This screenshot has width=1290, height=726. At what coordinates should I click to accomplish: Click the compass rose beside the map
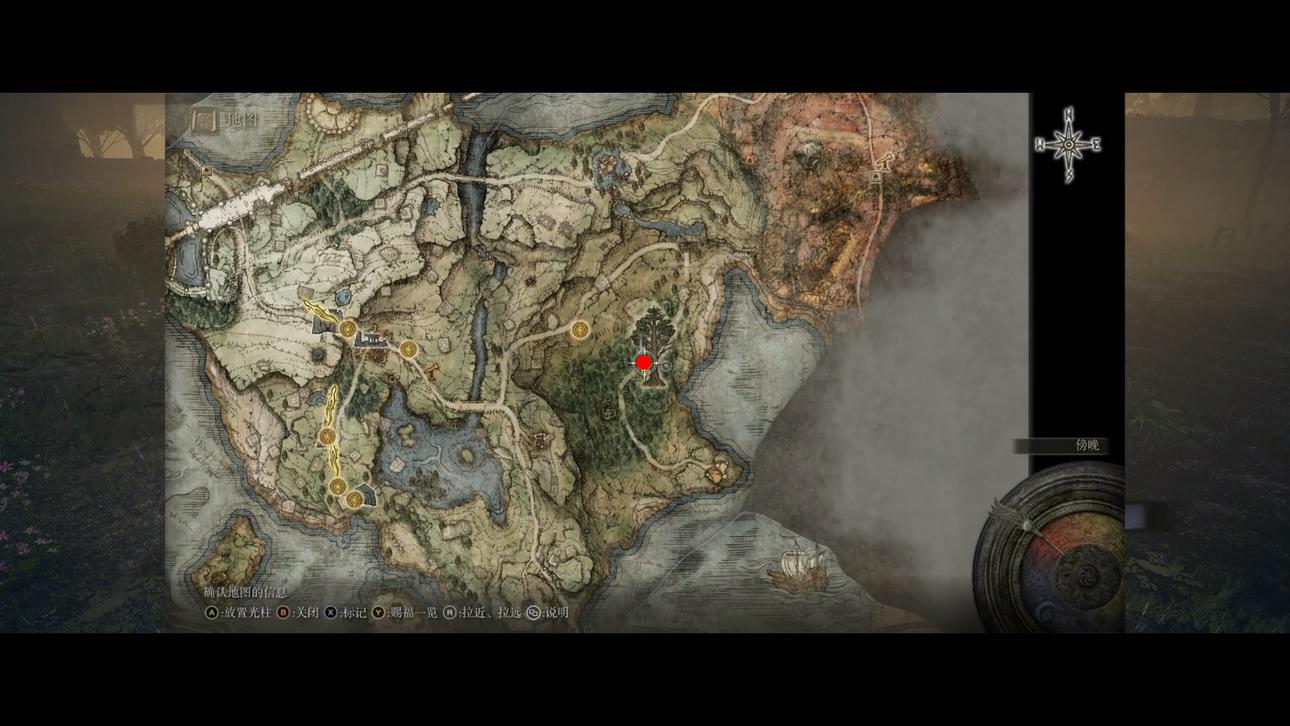pos(1068,145)
